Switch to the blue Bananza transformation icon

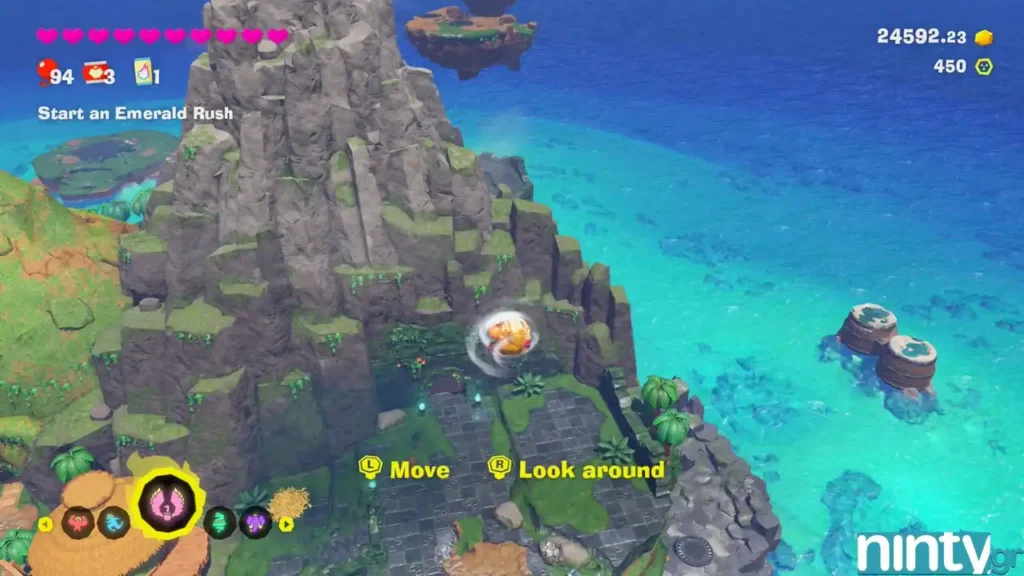(113, 522)
